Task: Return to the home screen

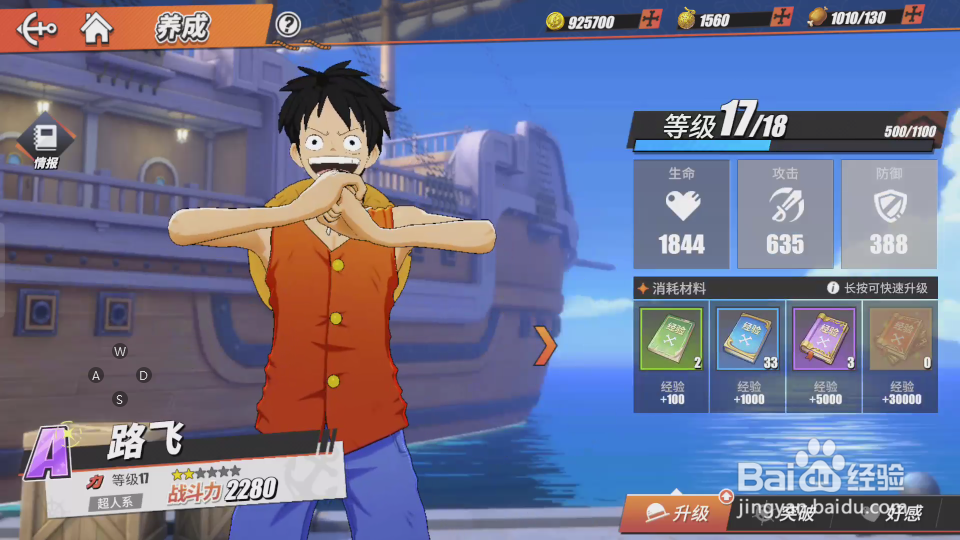Action: (97, 27)
